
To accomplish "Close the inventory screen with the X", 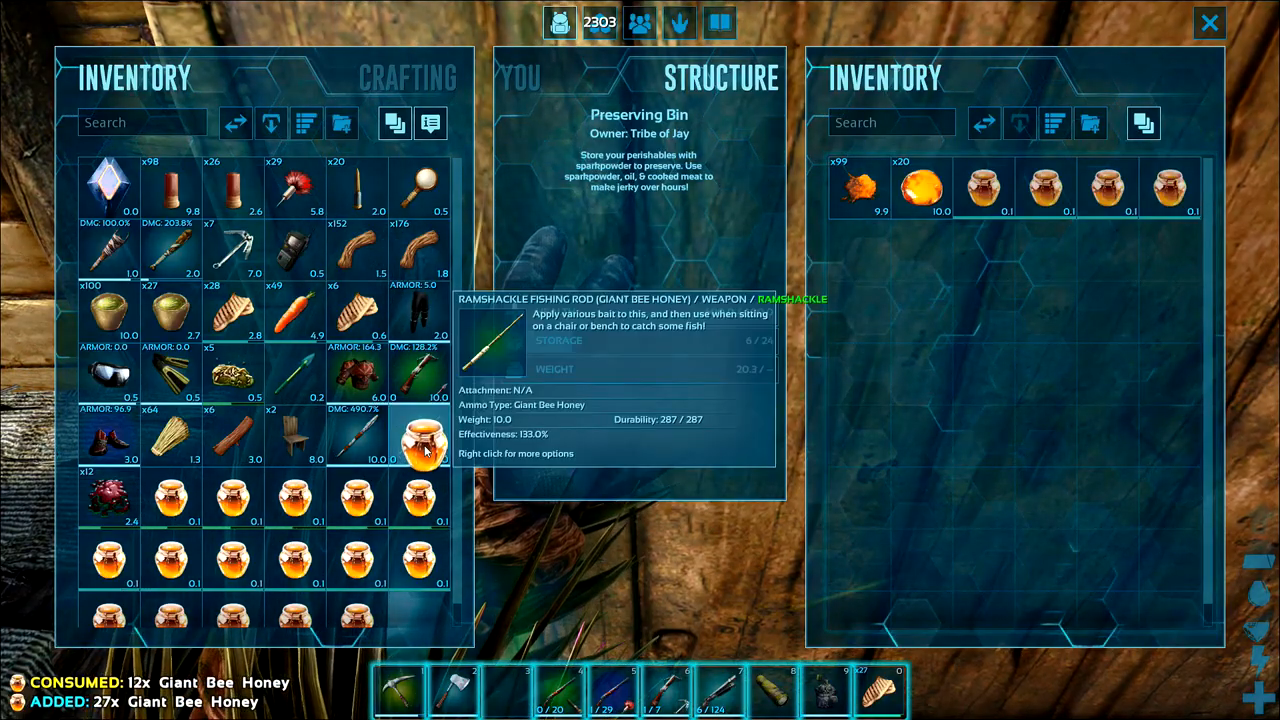I will point(1209,23).
